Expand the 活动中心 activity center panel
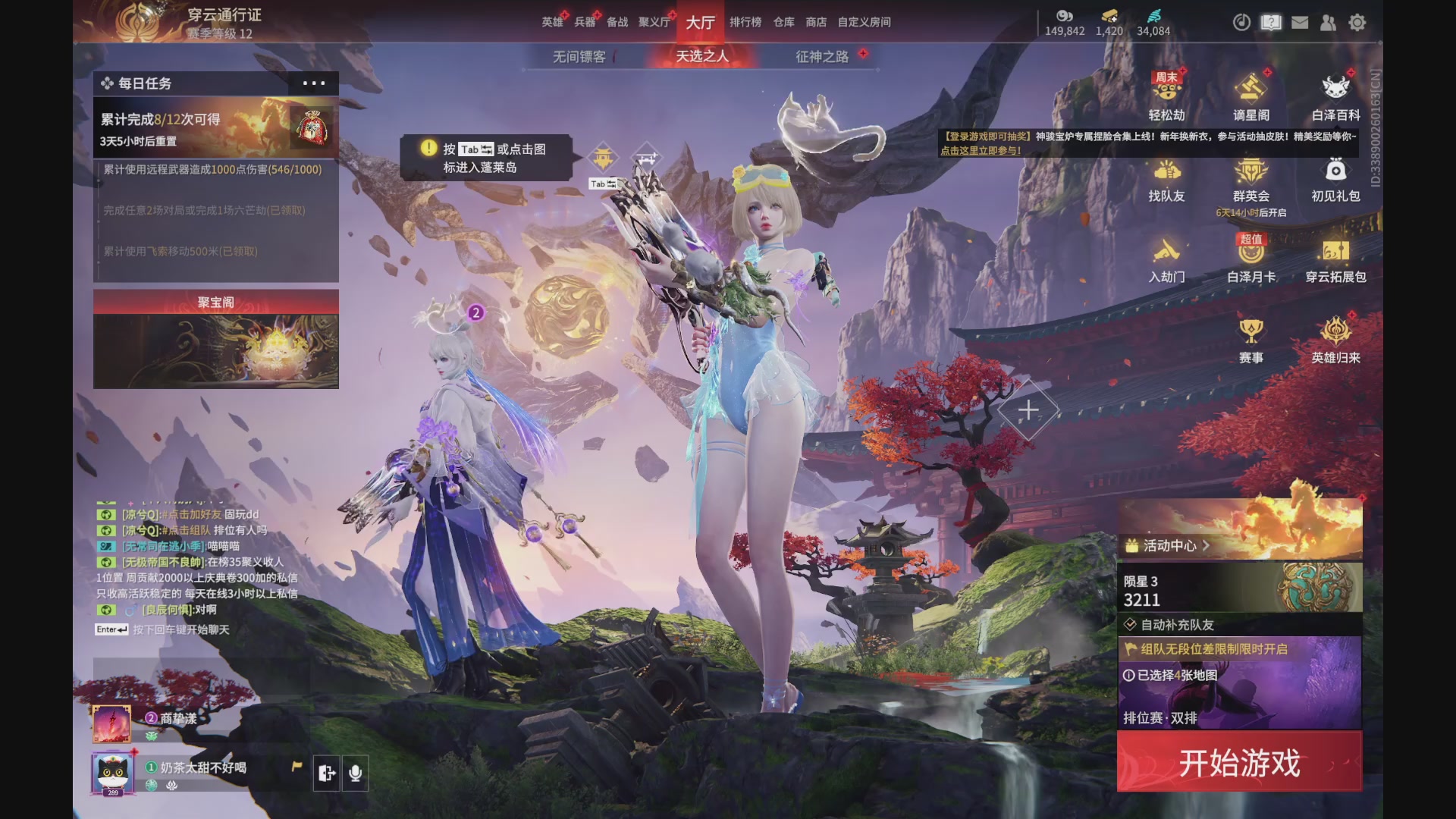 tap(1167, 544)
